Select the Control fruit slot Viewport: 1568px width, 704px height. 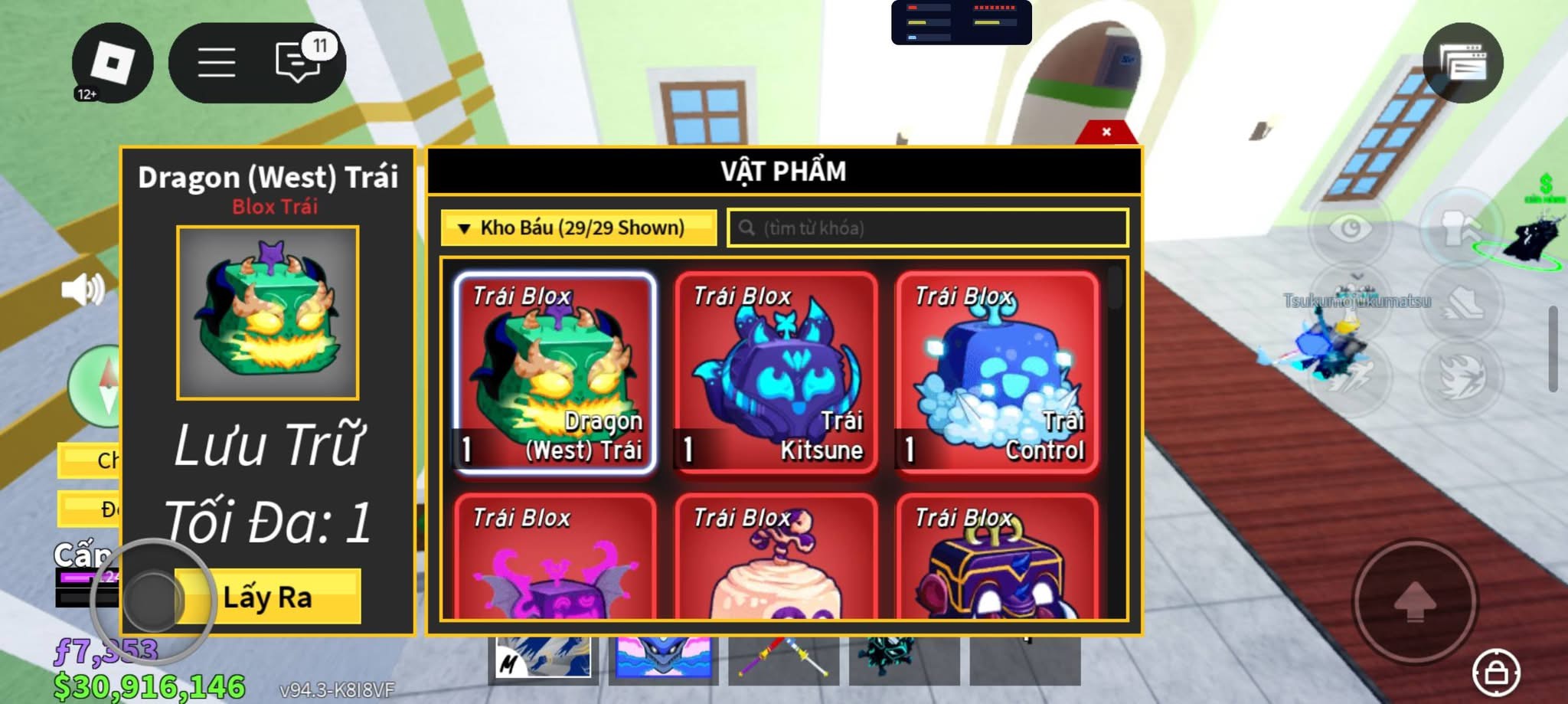coord(997,373)
